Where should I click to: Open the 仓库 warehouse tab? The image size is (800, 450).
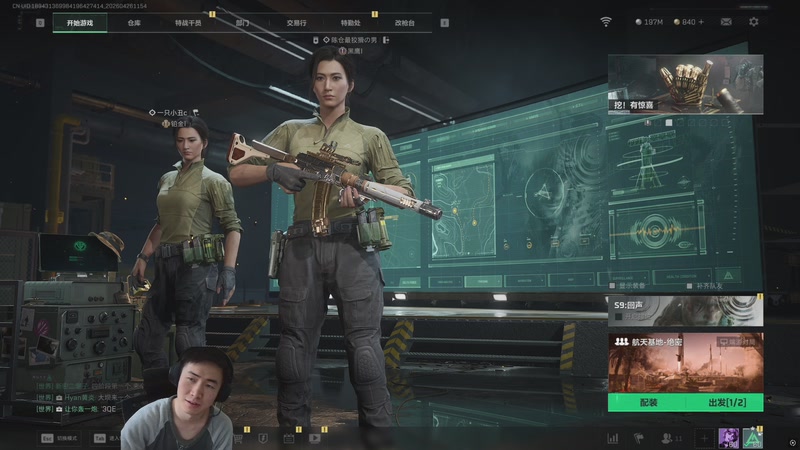tap(133, 21)
